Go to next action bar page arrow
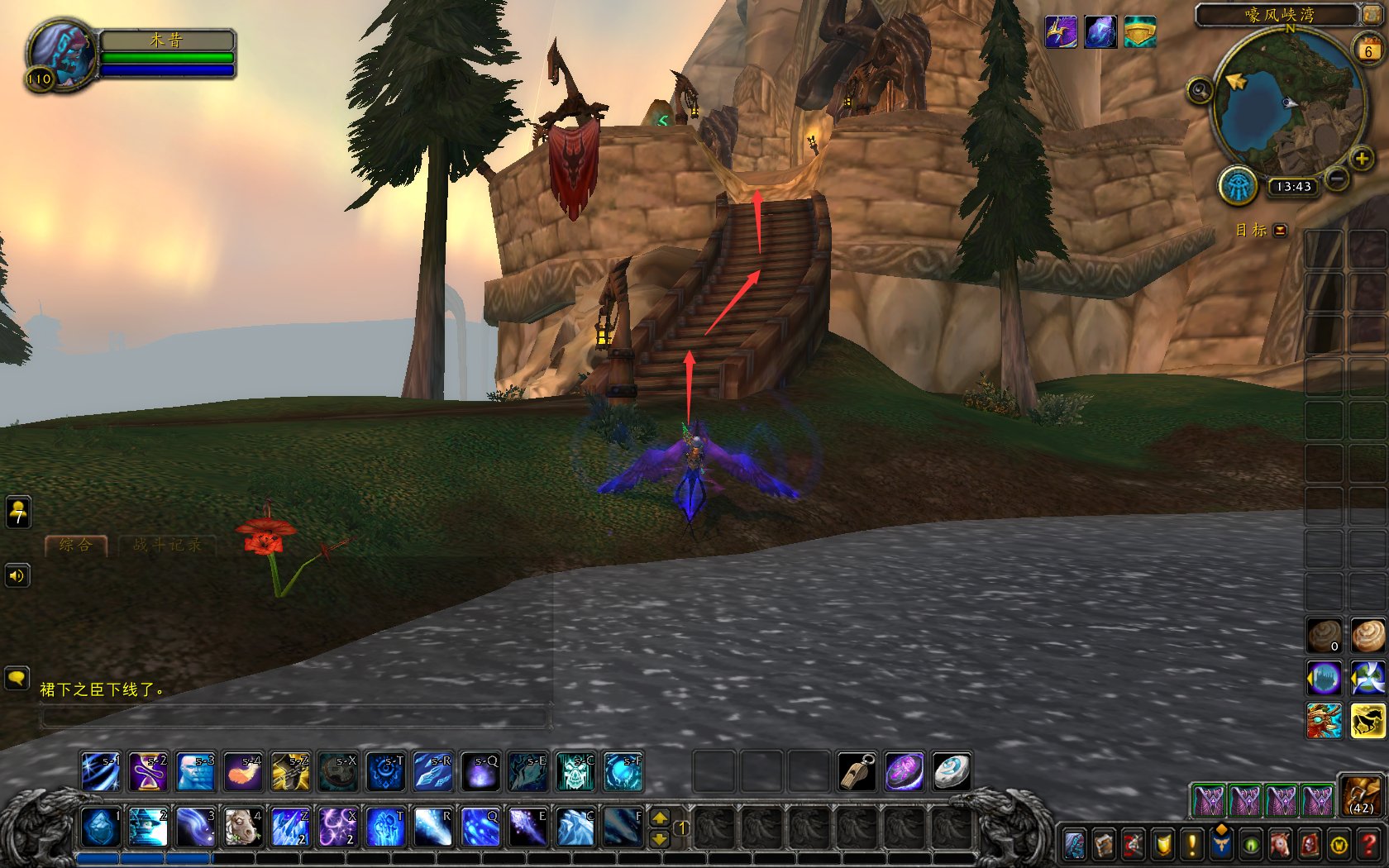 [660, 838]
